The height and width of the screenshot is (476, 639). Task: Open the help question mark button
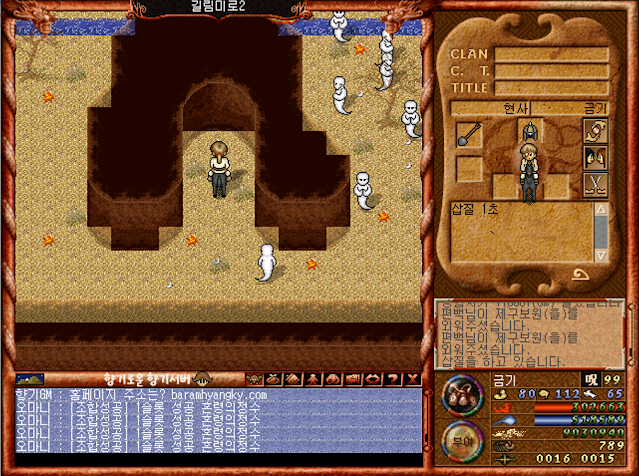[393, 379]
